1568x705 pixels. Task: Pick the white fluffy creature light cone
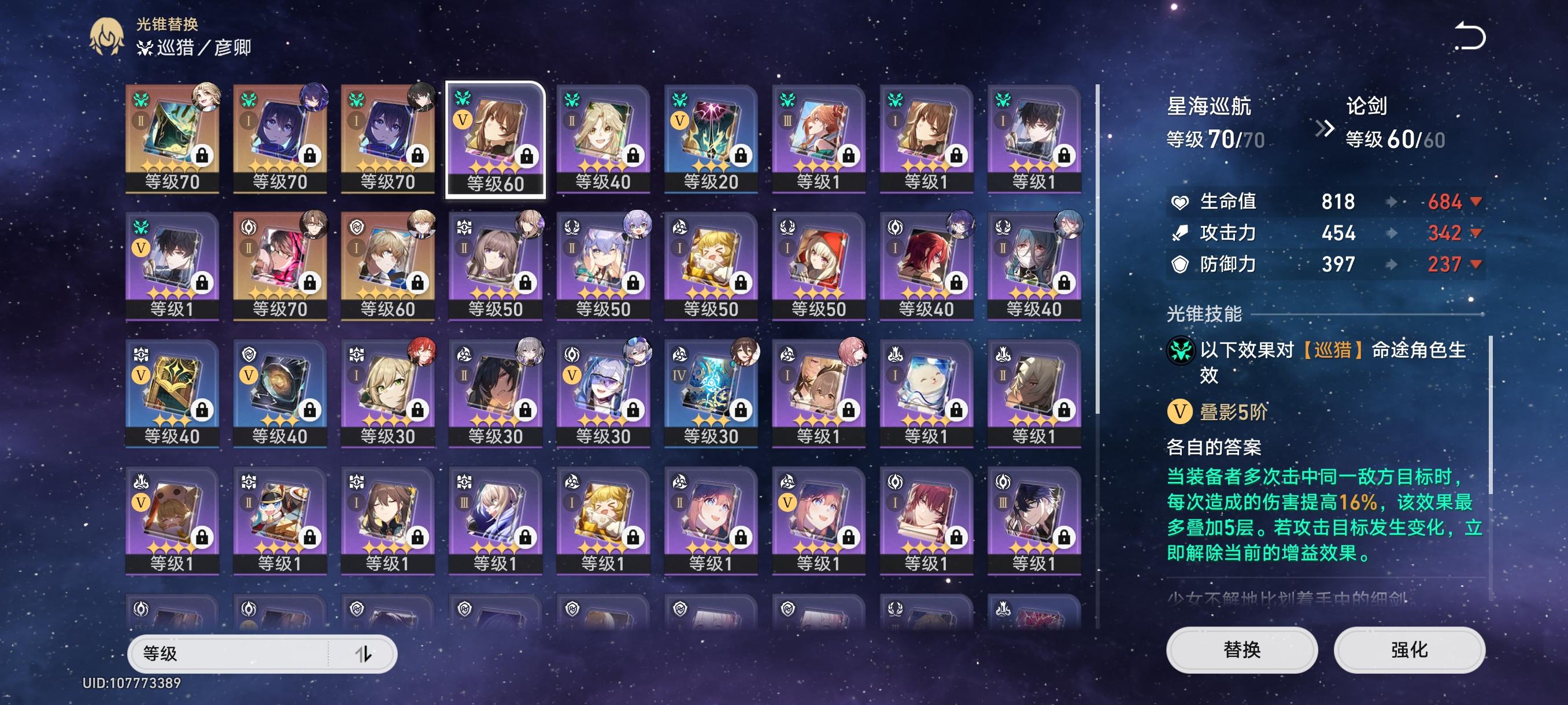pos(926,394)
